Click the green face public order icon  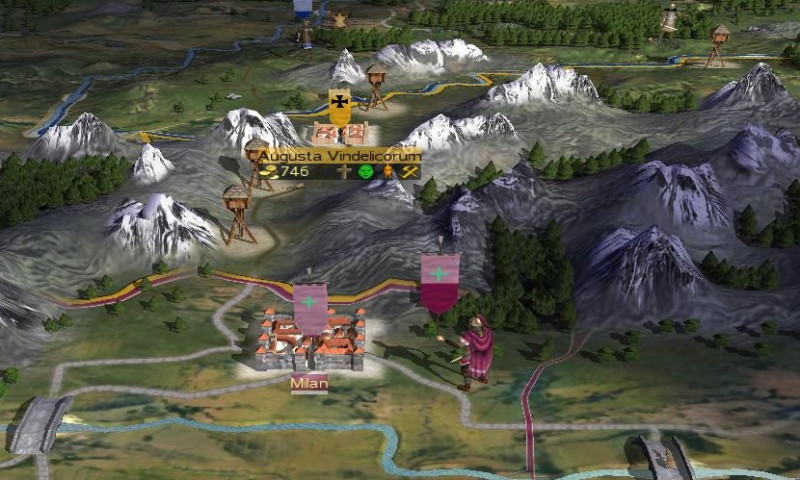click(x=365, y=172)
